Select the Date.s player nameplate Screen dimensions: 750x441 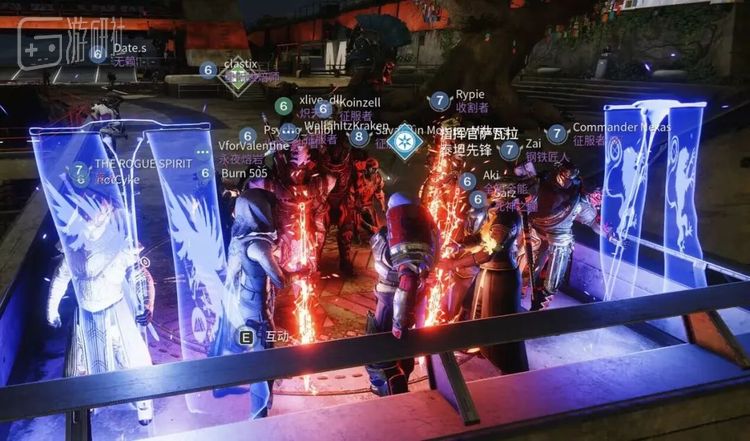[x=129, y=48]
